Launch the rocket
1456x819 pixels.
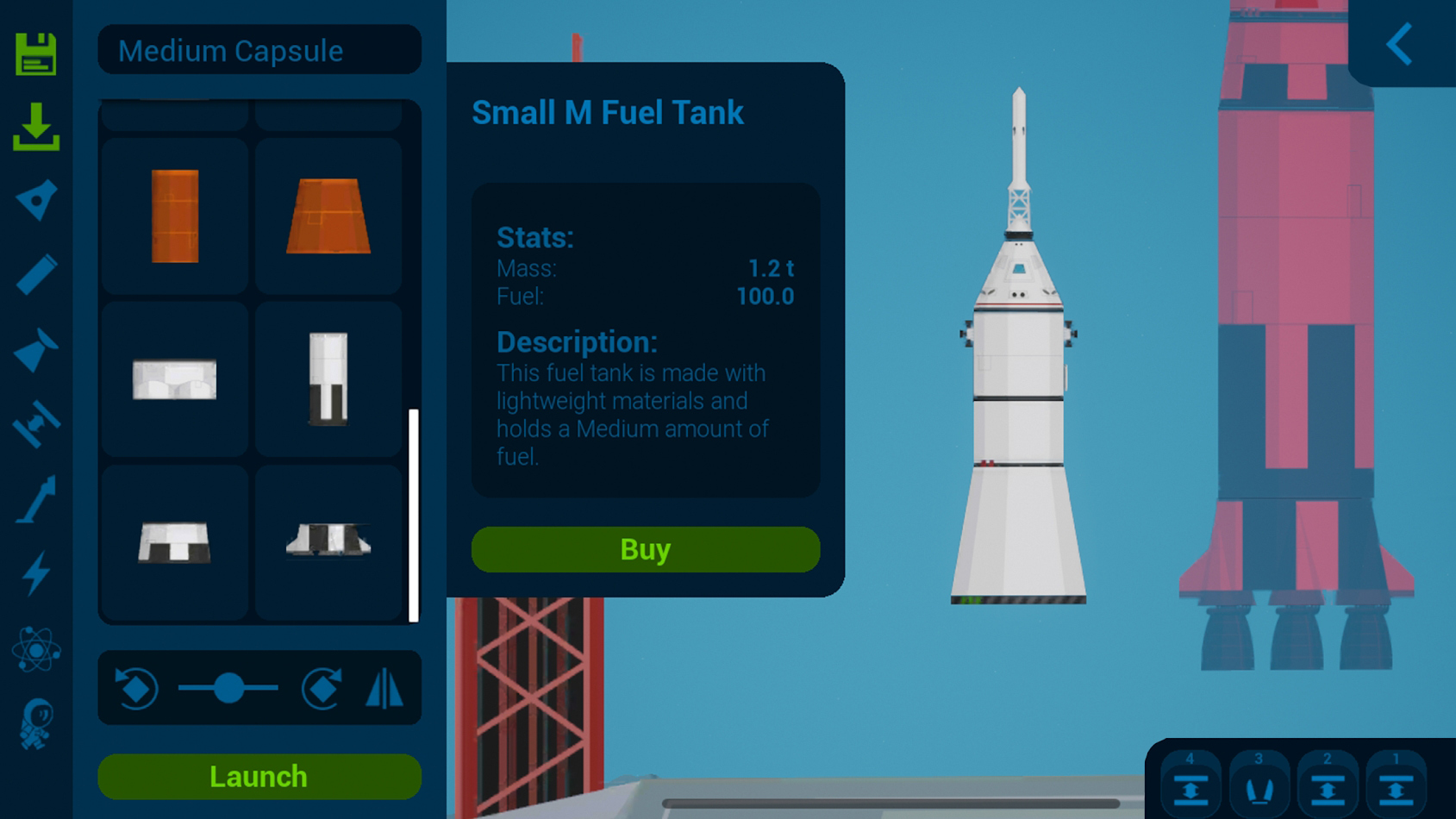(x=259, y=776)
